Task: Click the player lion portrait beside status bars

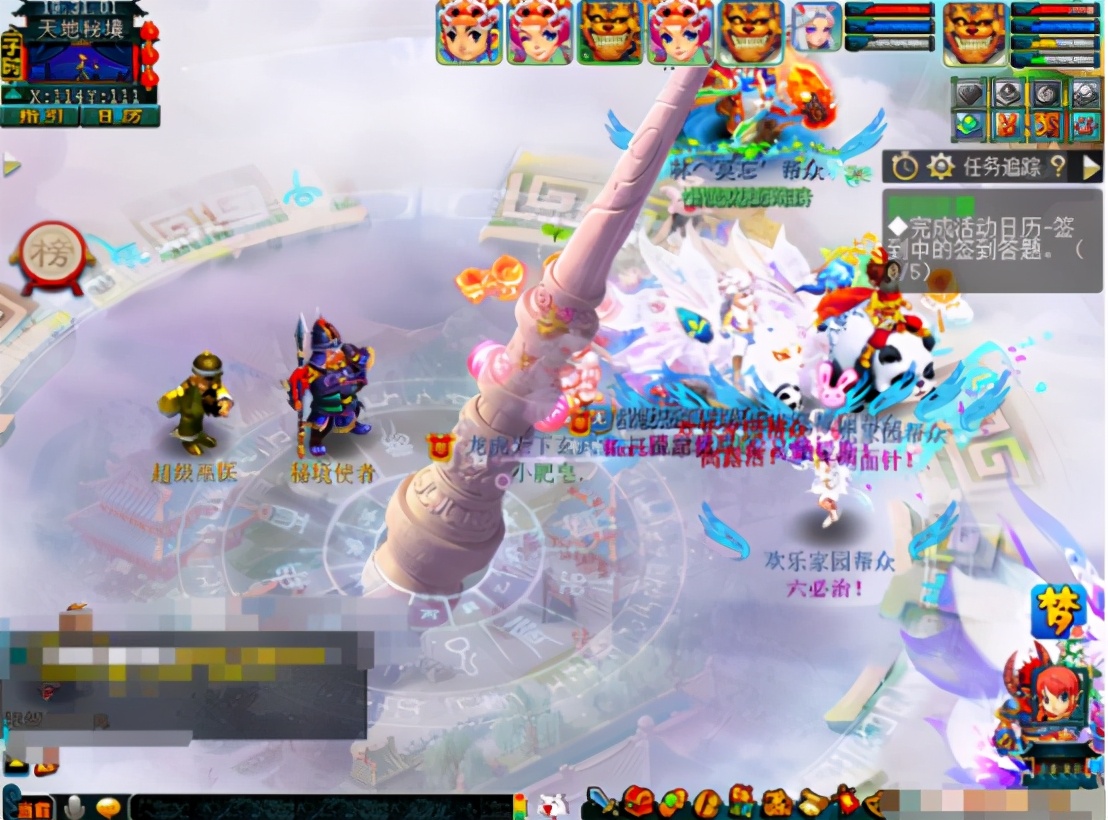Action: tap(975, 32)
